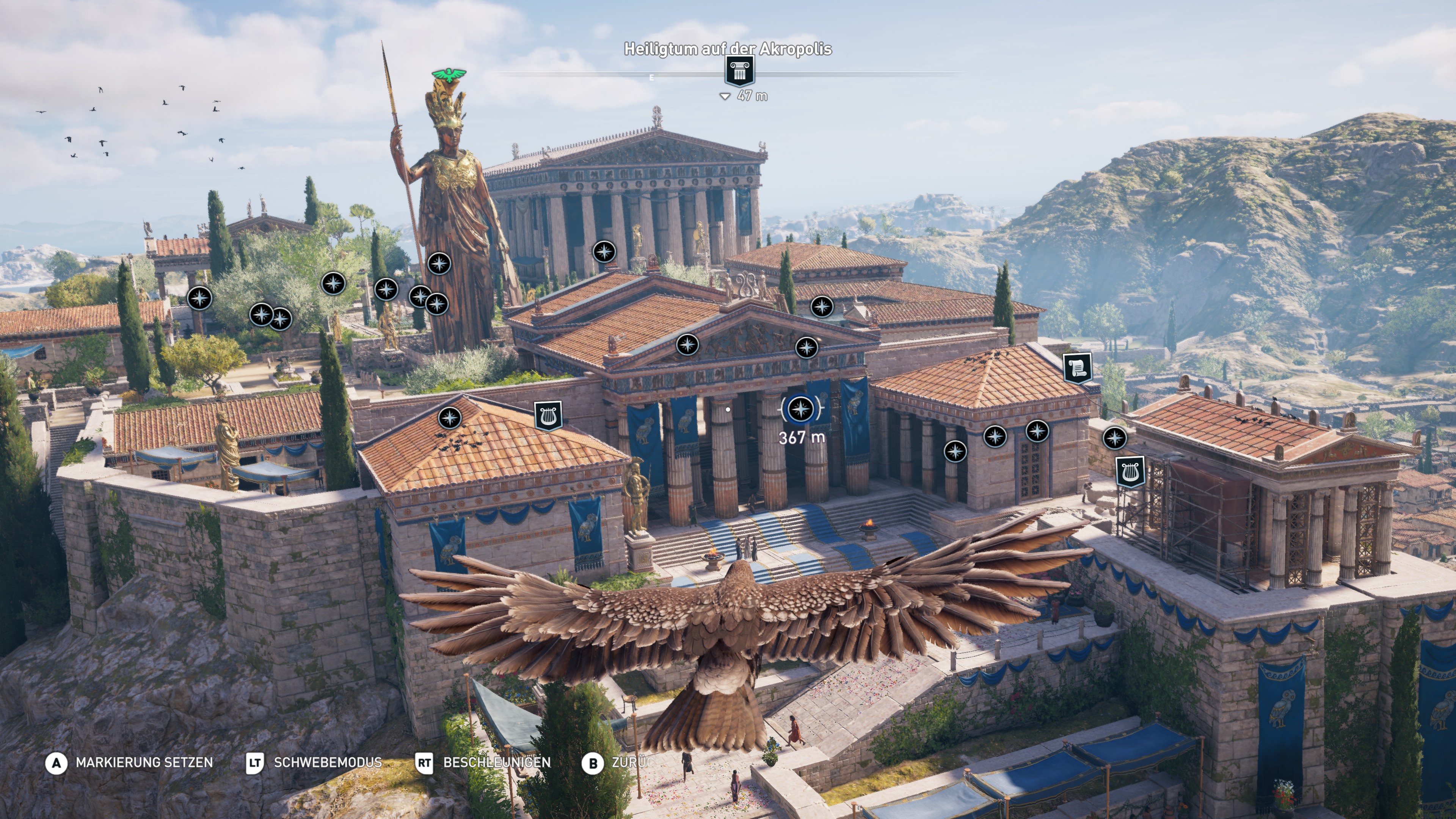Image resolution: width=1456 pixels, height=819 pixels.
Task: Select the green eagle synchronization marker
Action: 449,75
